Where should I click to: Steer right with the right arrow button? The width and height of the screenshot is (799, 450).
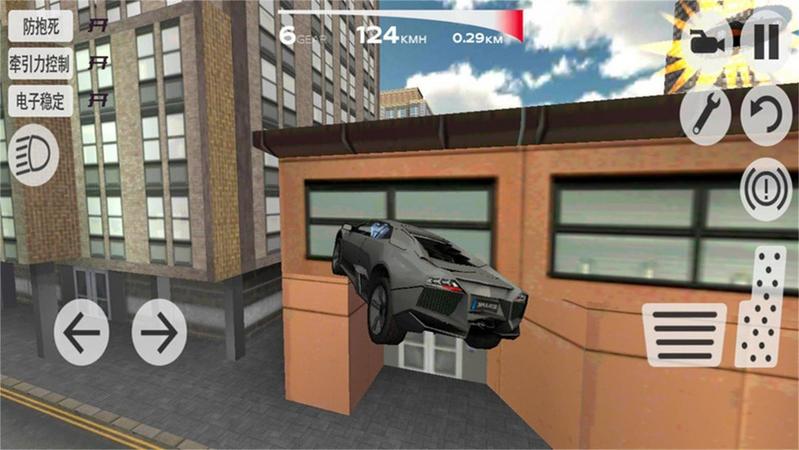[x=160, y=332]
